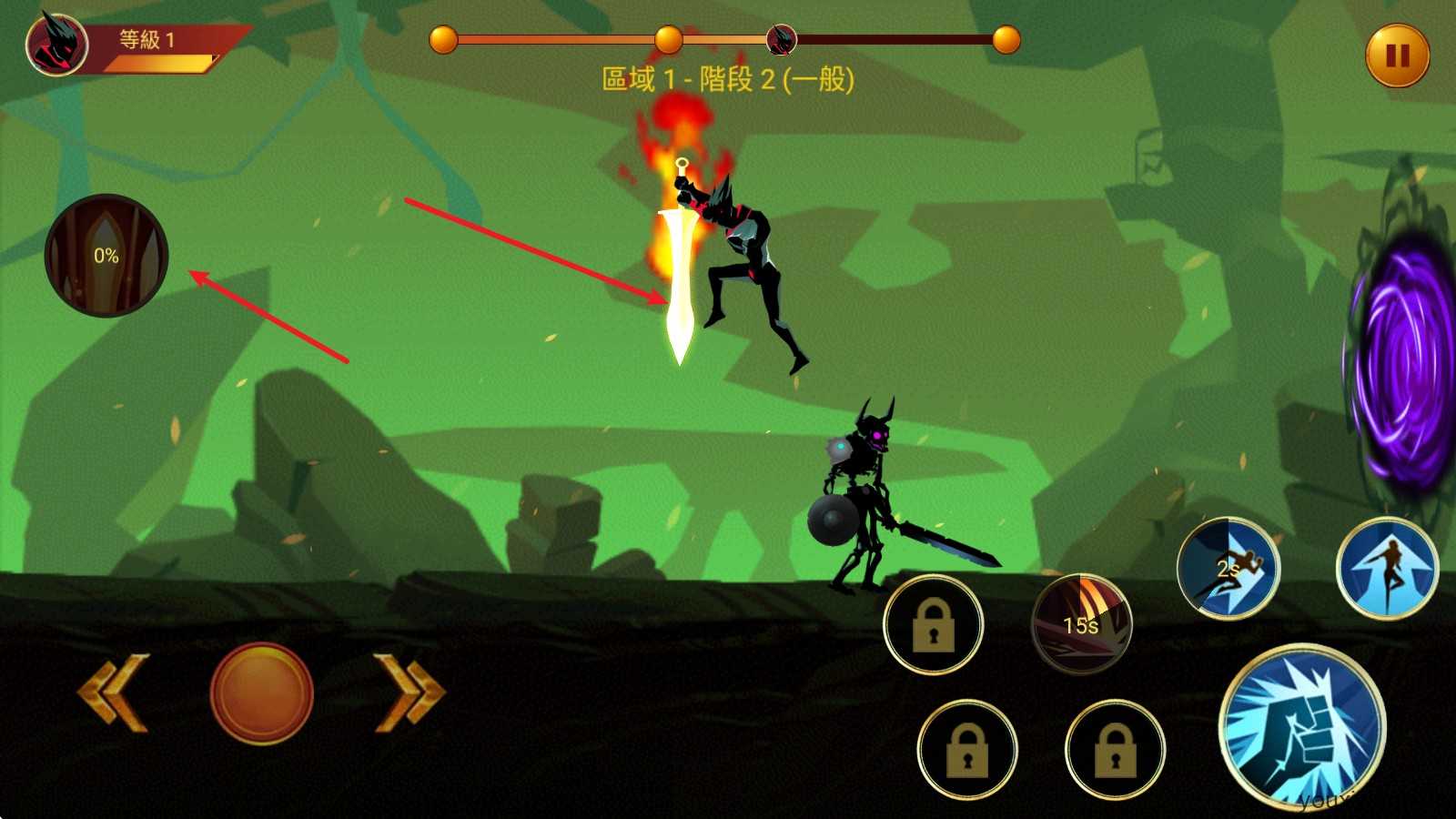Tap the player avatar portrait top left
The width and height of the screenshot is (1456, 819).
click(55, 44)
